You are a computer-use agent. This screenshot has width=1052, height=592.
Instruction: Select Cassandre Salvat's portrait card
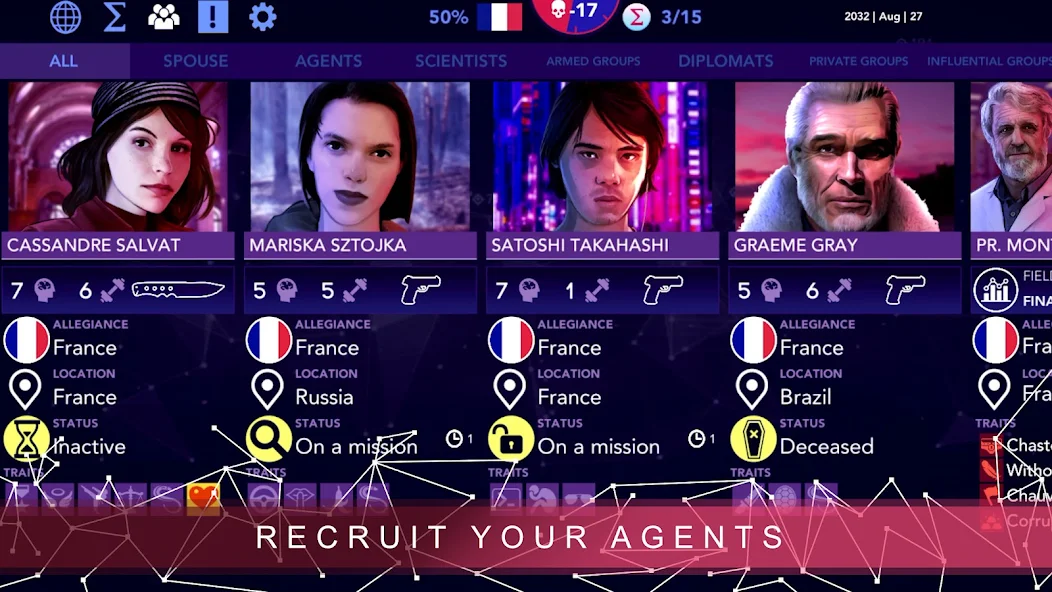click(x=118, y=157)
